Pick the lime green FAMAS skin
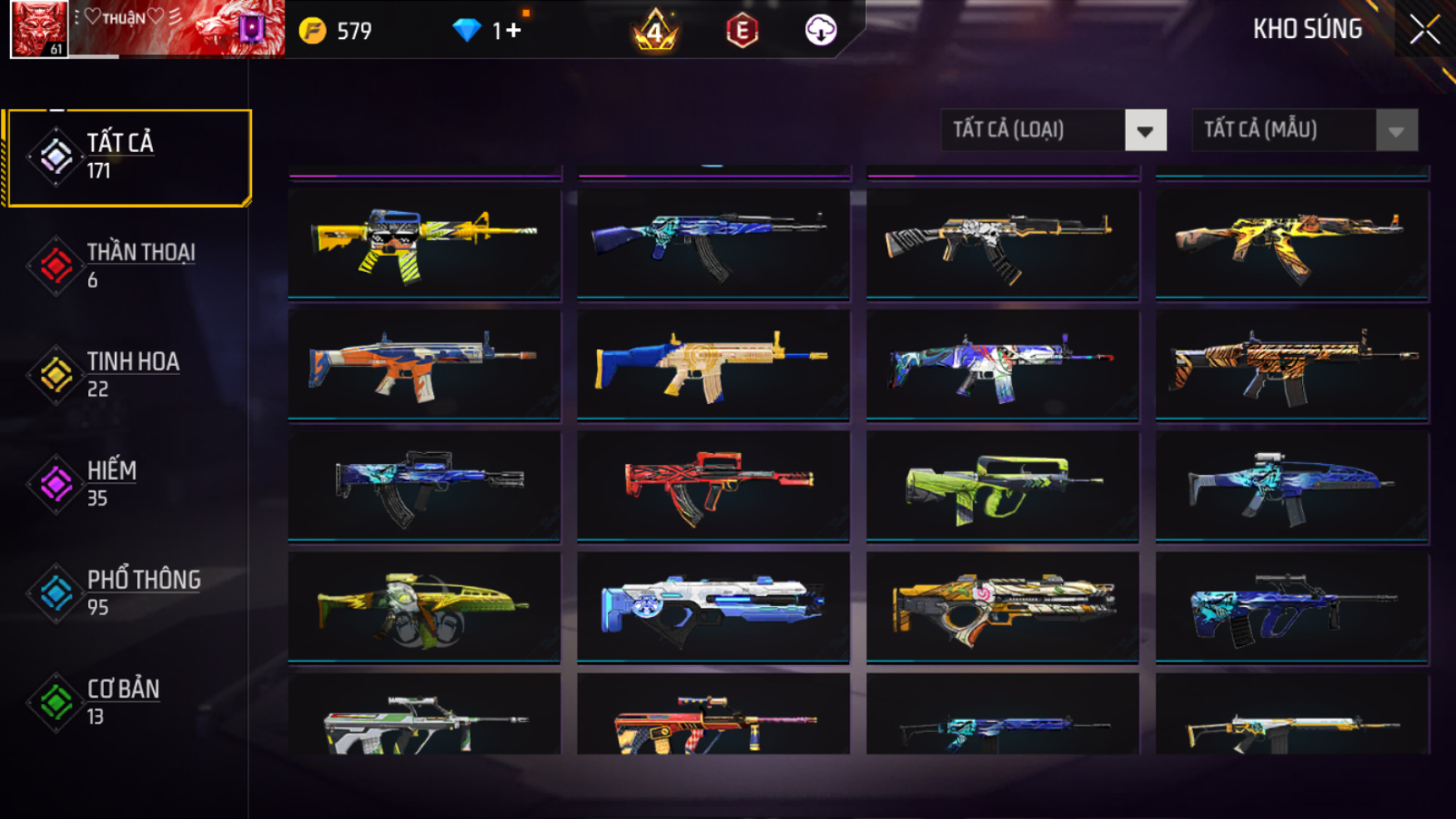This screenshot has height=819, width=1456. (x=1002, y=486)
